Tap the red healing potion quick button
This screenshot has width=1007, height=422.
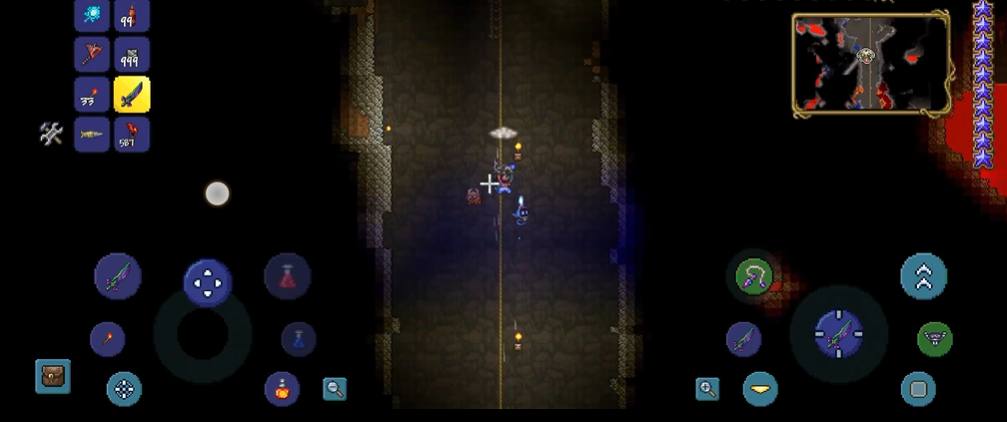pyautogui.click(x=287, y=277)
